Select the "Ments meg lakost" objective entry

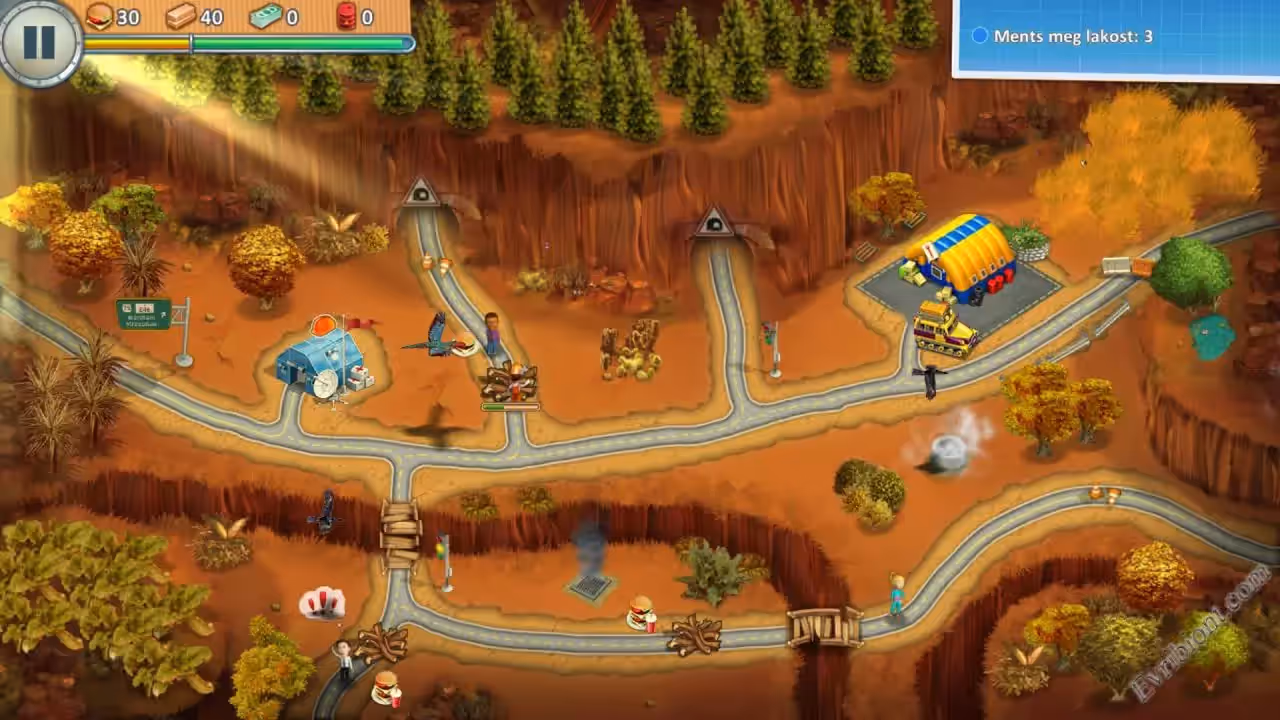pos(1061,36)
